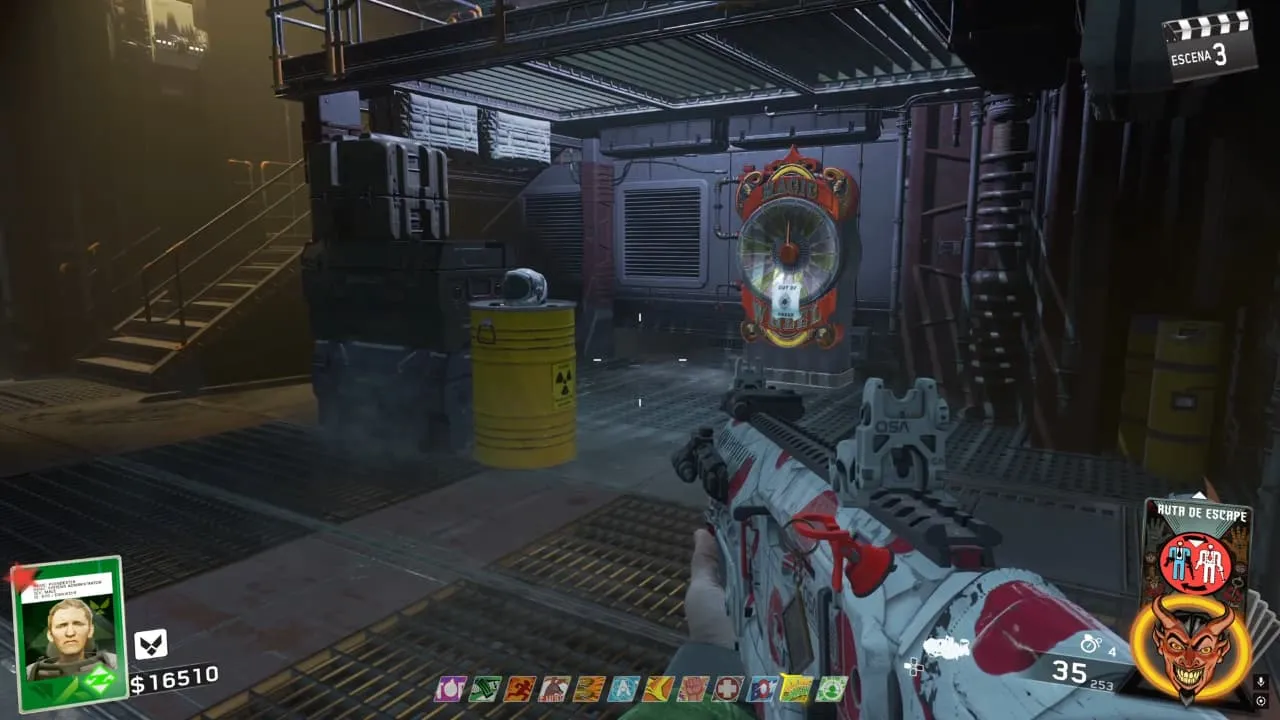Choose the orange lightning bolt perk
This screenshot has width=1280, height=720.
659,689
